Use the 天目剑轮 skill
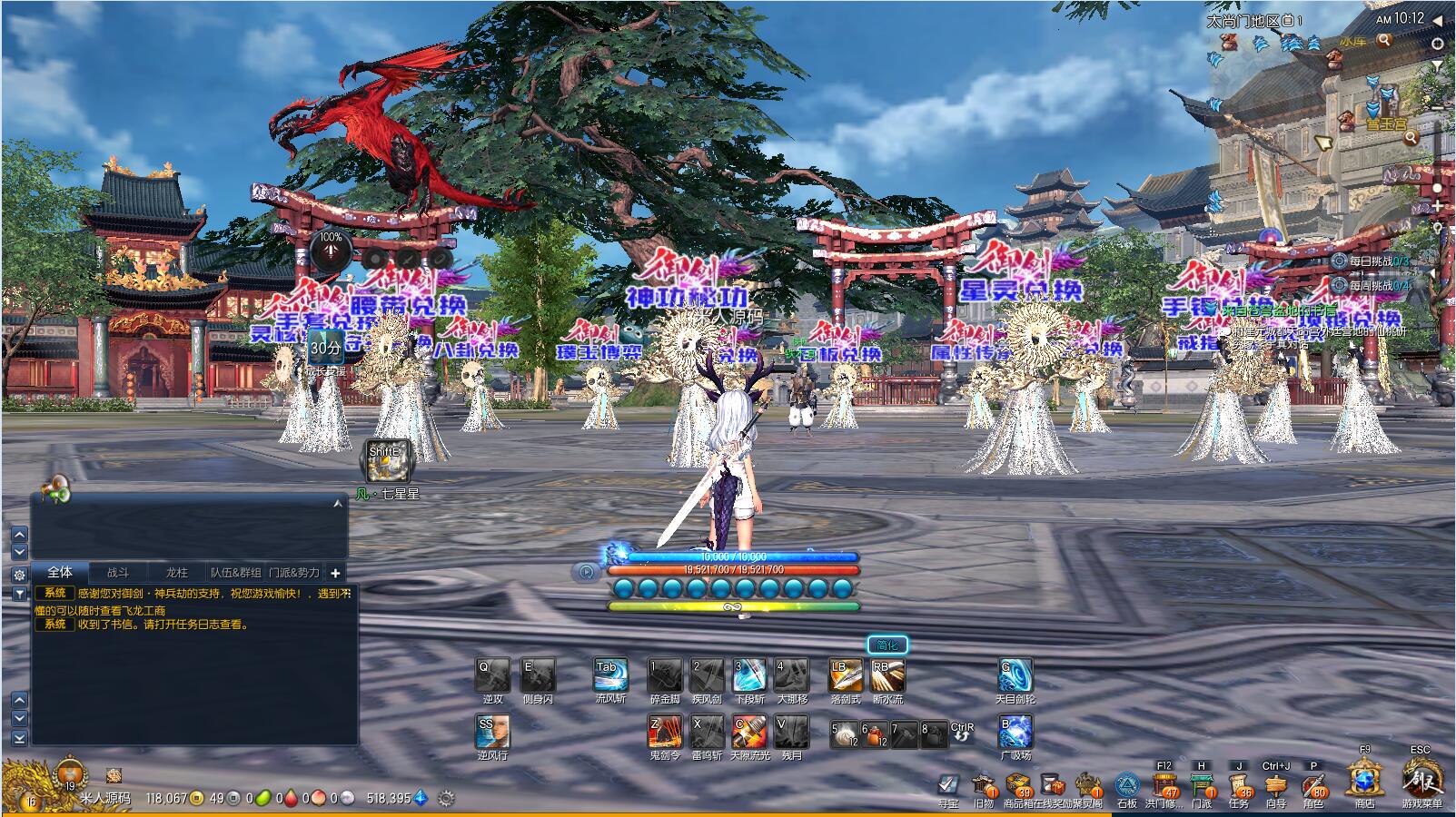Image resolution: width=1456 pixels, height=817 pixels. (1015, 675)
